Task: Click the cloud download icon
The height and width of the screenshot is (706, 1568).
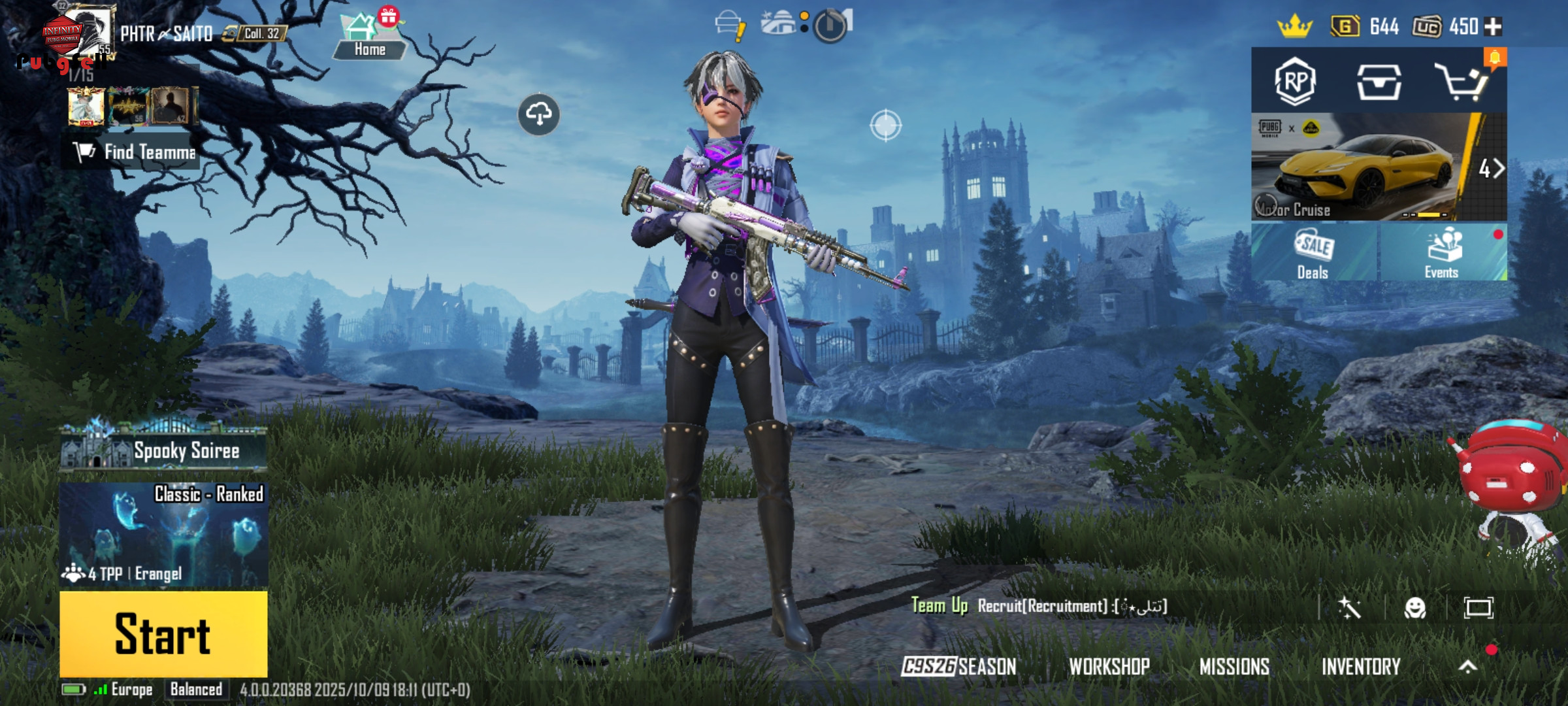Action: click(x=538, y=114)
